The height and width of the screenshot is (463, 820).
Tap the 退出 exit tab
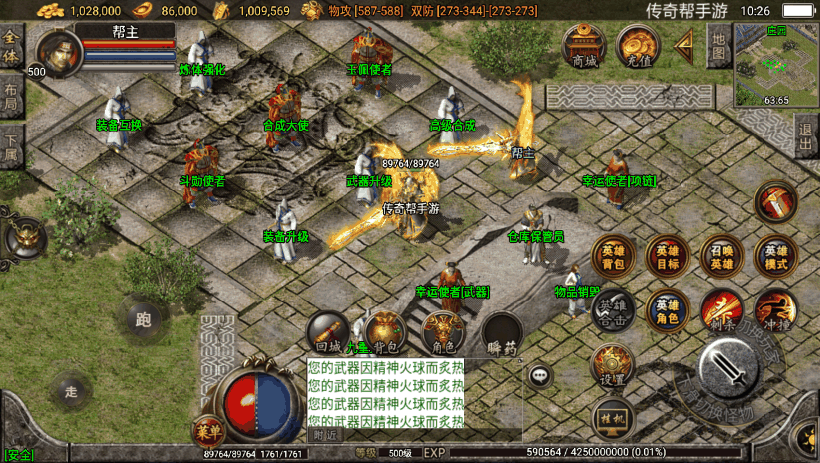point(806,138)
